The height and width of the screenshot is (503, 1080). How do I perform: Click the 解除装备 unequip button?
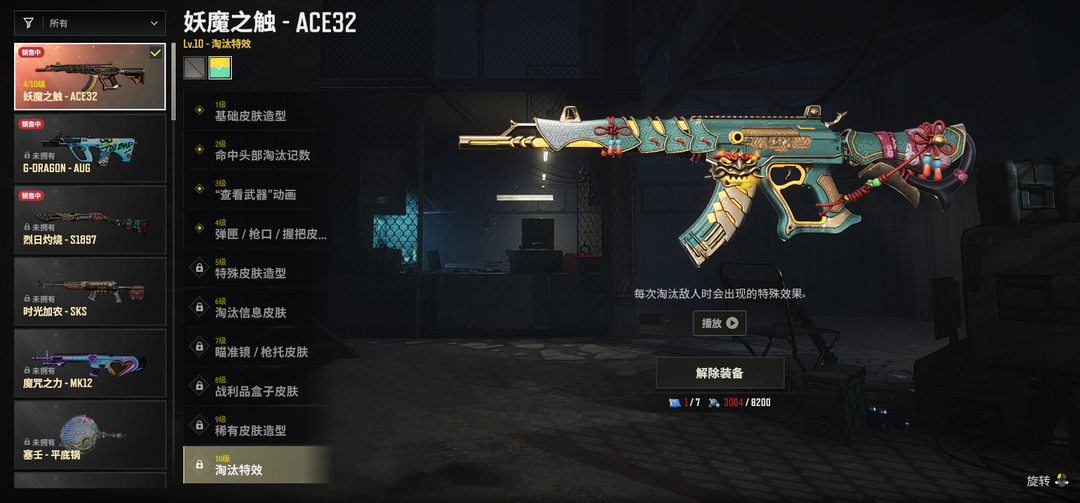[719, 373]
